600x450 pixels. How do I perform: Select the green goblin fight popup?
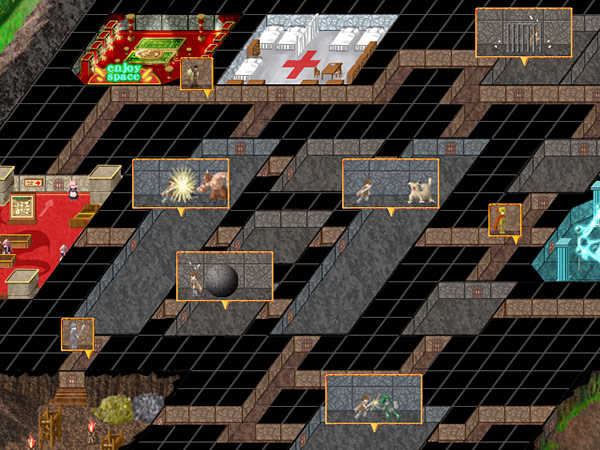tap(374, 398)
